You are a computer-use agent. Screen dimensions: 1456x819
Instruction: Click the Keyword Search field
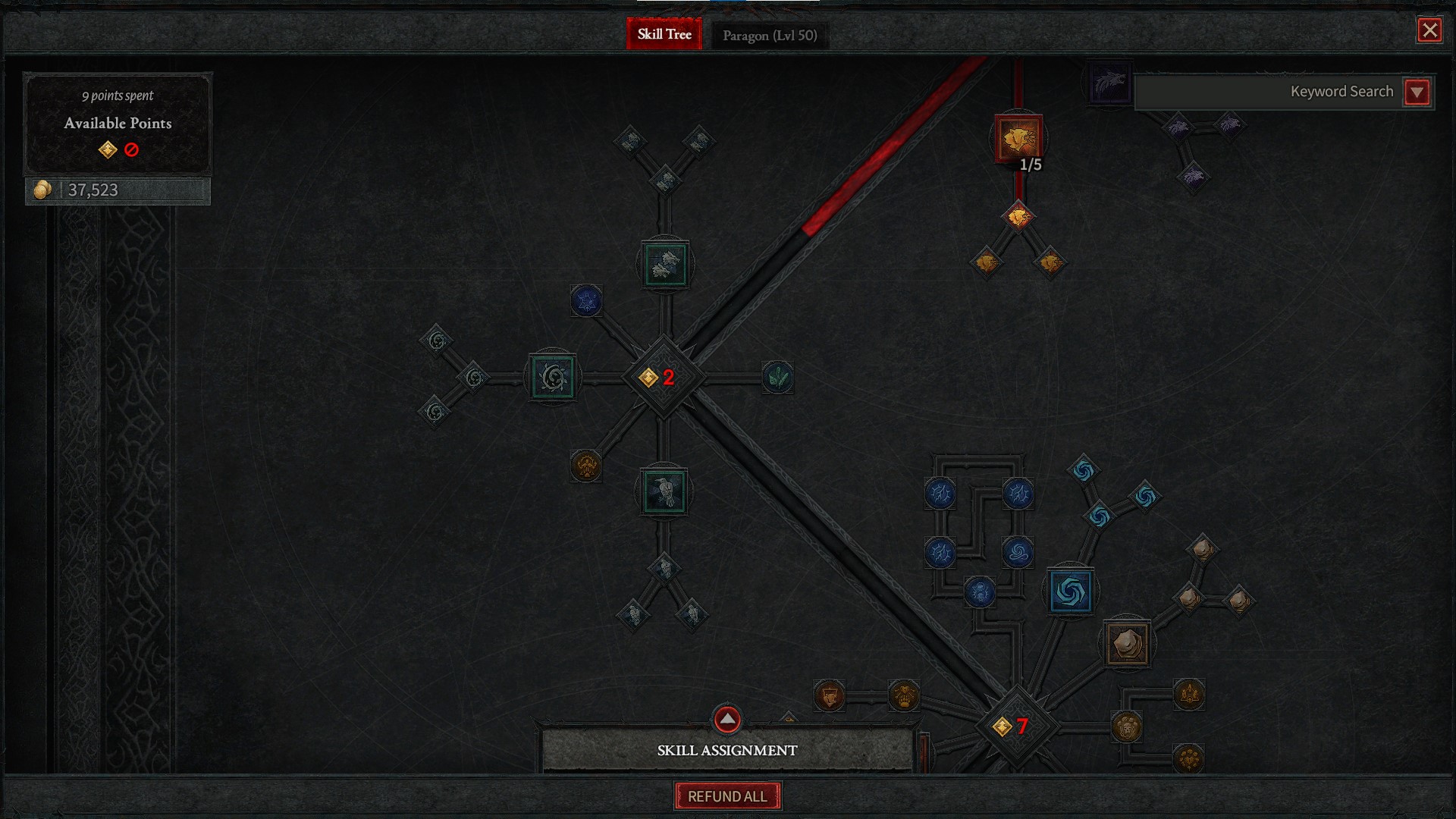(1266, 92)
